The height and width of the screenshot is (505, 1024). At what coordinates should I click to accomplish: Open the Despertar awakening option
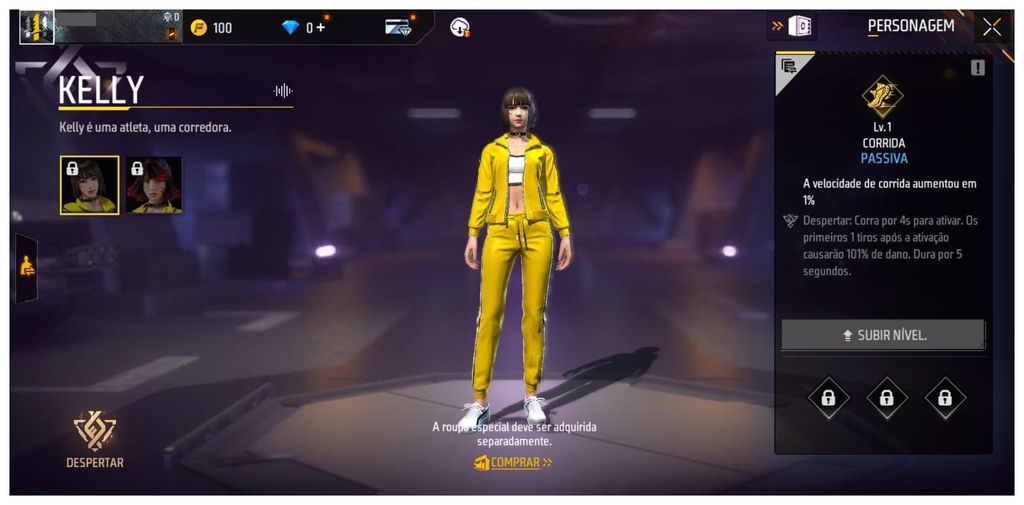95,439
